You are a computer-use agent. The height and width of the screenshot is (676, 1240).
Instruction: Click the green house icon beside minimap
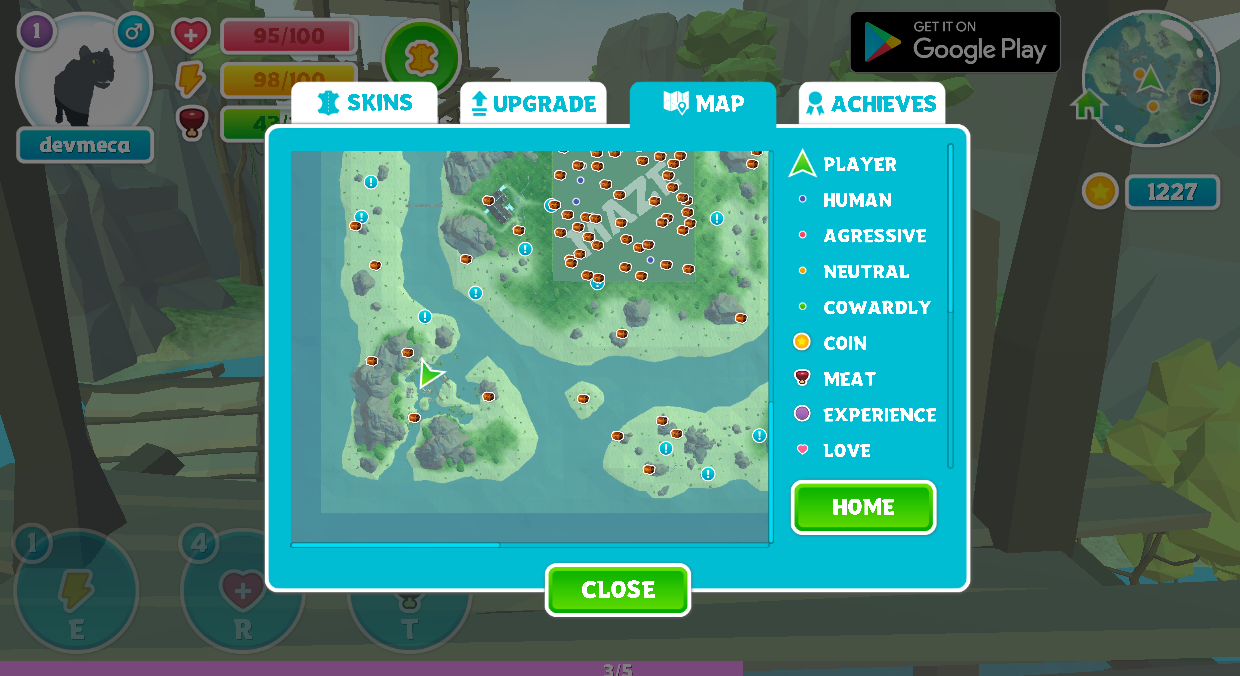[x=1088, y=104]
